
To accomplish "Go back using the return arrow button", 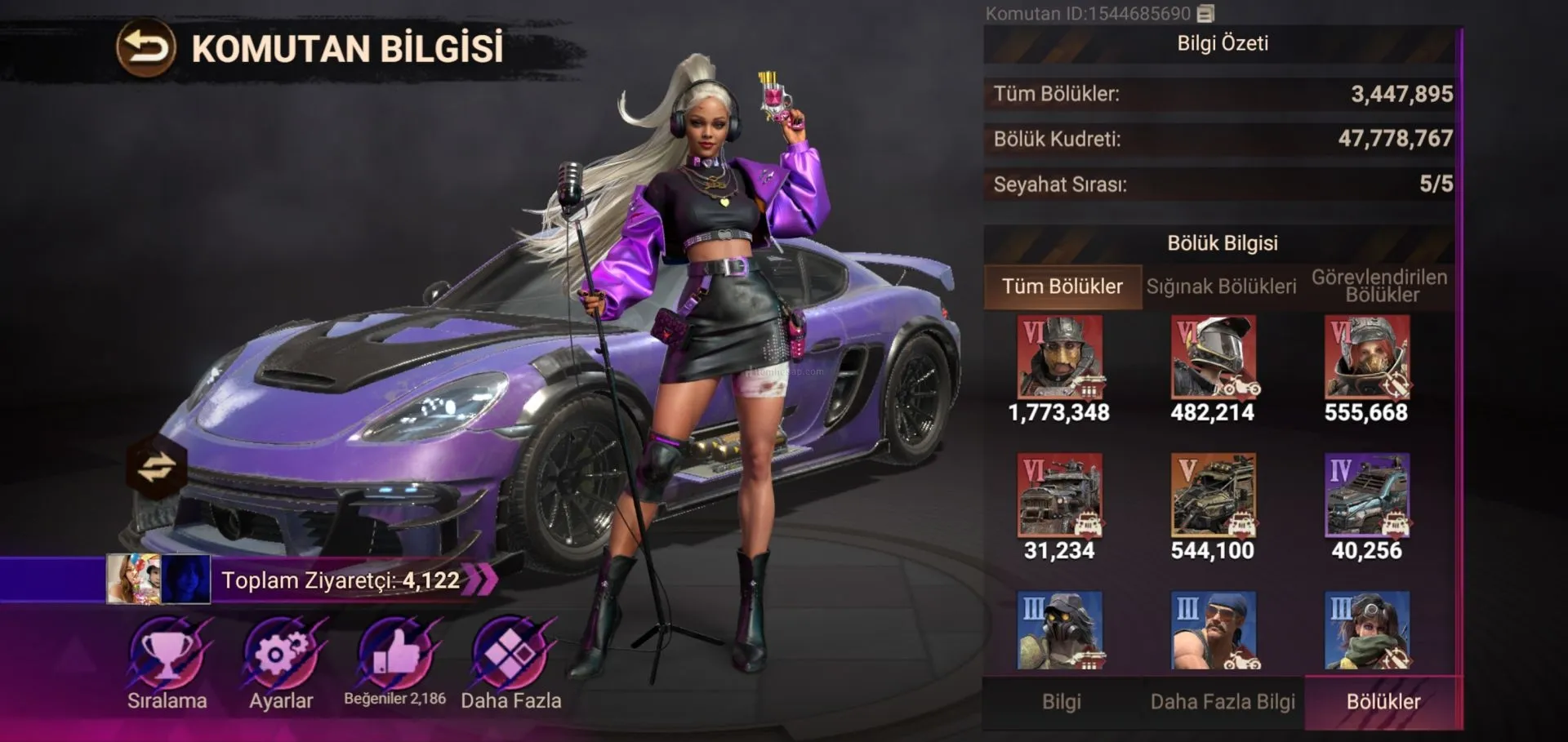I will pyautogui.click(x=145, y=48).
